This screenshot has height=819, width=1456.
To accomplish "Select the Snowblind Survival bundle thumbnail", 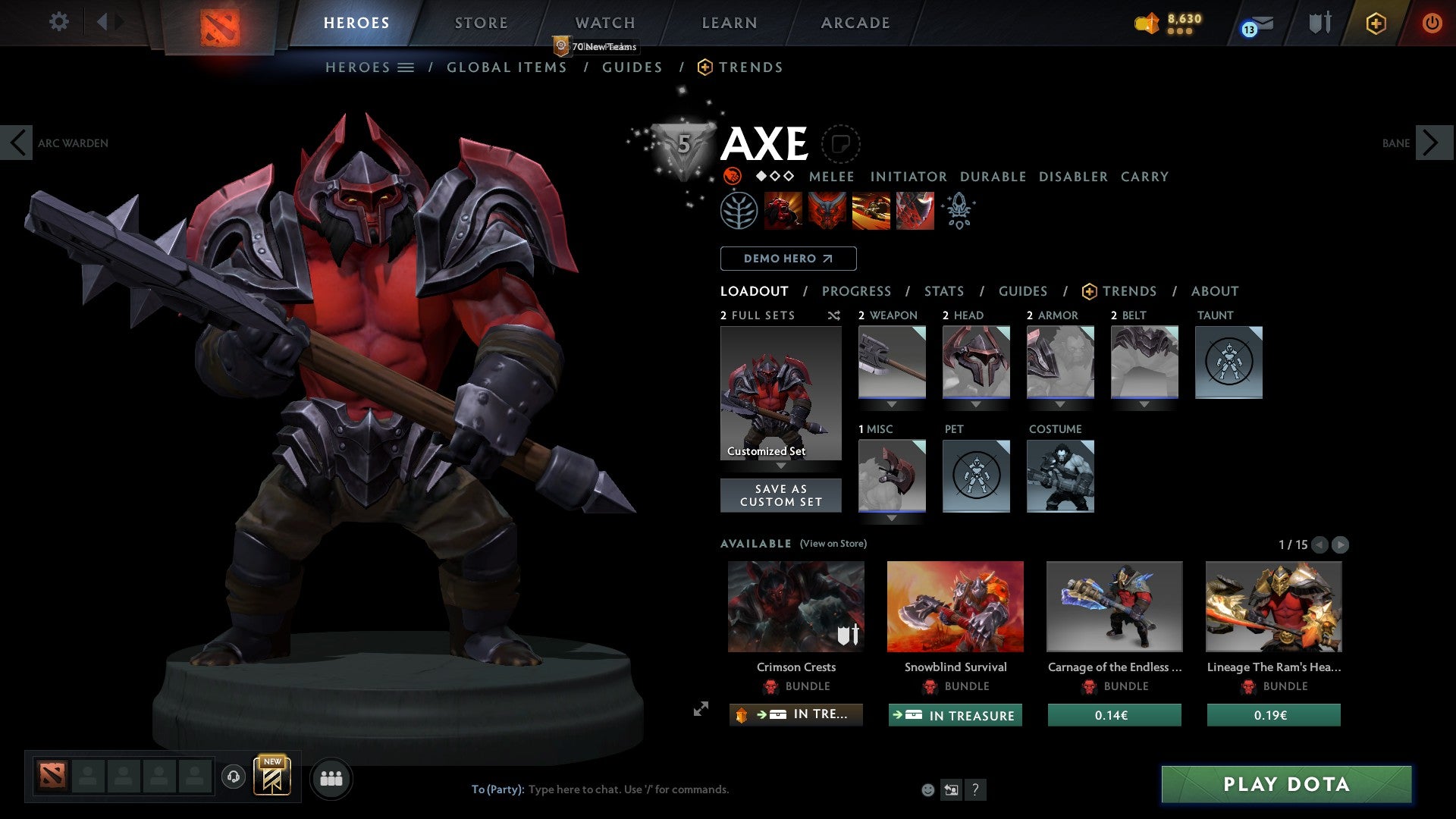I will point(955,606).
